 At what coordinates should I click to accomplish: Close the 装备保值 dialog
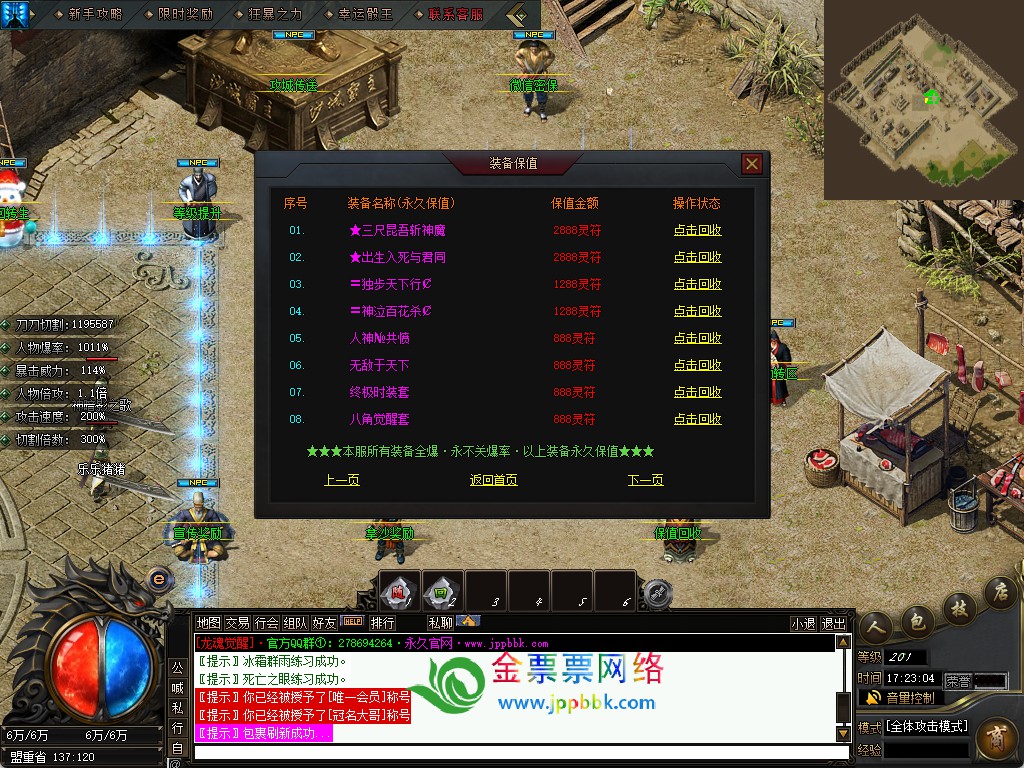point(752,164)
